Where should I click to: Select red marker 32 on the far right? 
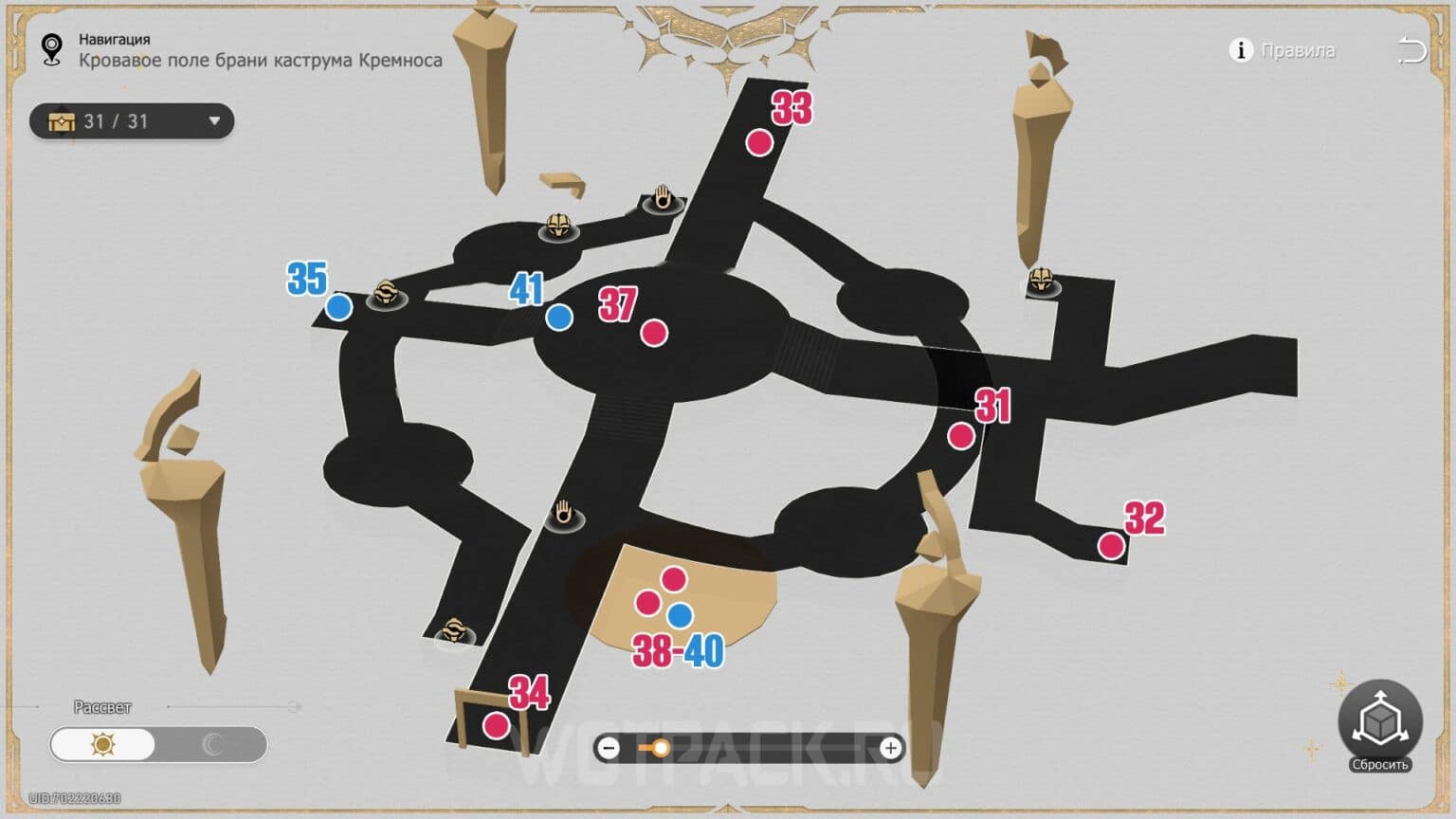pos(1110,544)
